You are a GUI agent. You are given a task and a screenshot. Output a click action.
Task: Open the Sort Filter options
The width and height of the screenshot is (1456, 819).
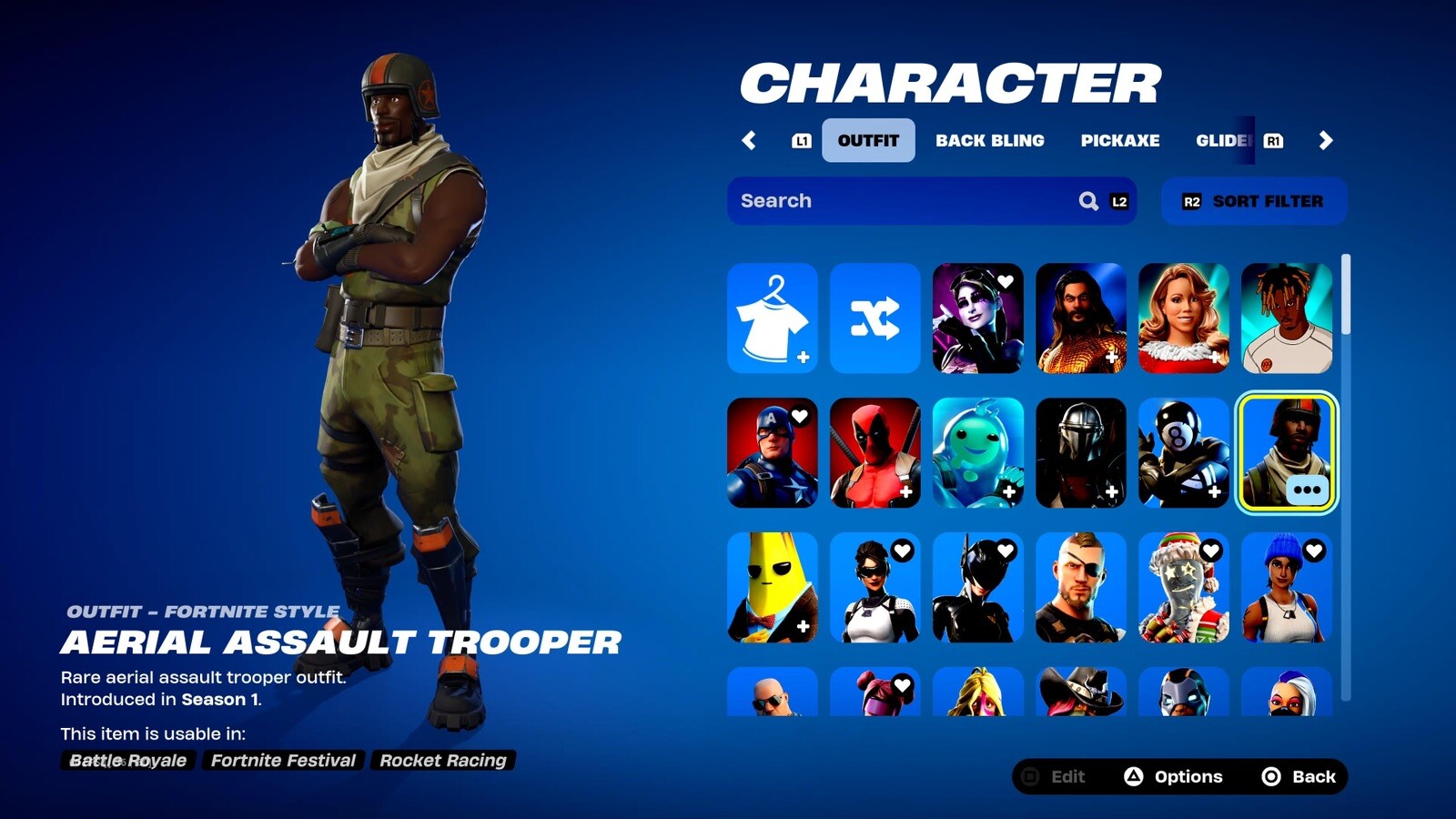click(1254, 201)
